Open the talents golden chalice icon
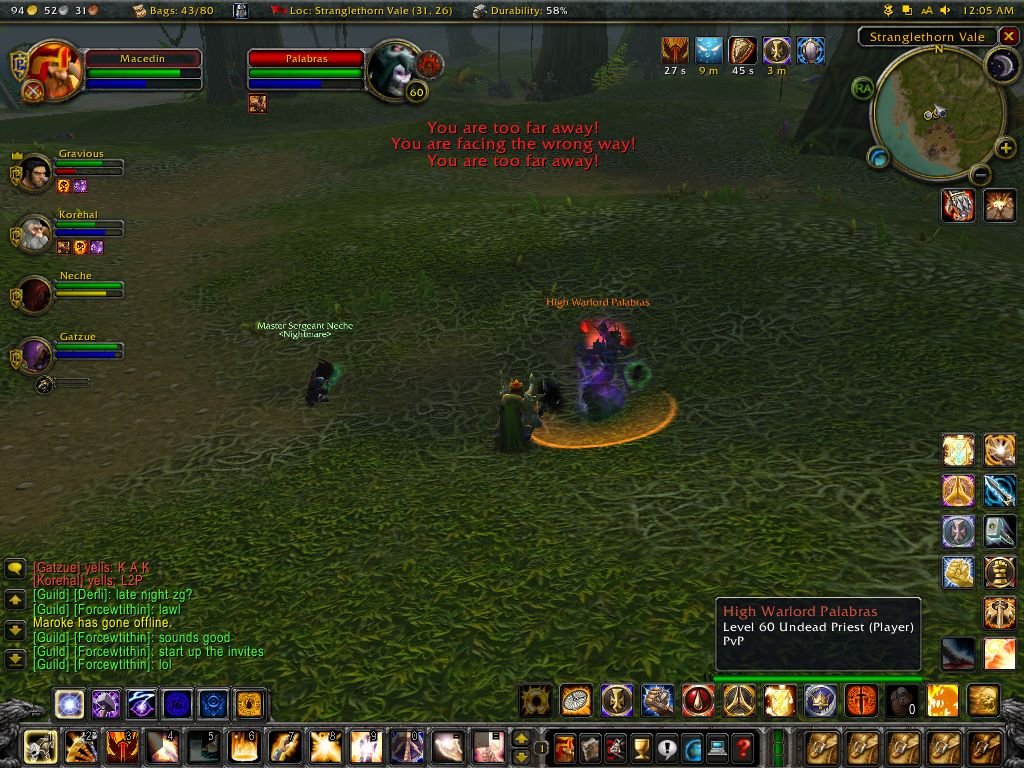Viewport: 1024px width, 768px height. point(642,747)
